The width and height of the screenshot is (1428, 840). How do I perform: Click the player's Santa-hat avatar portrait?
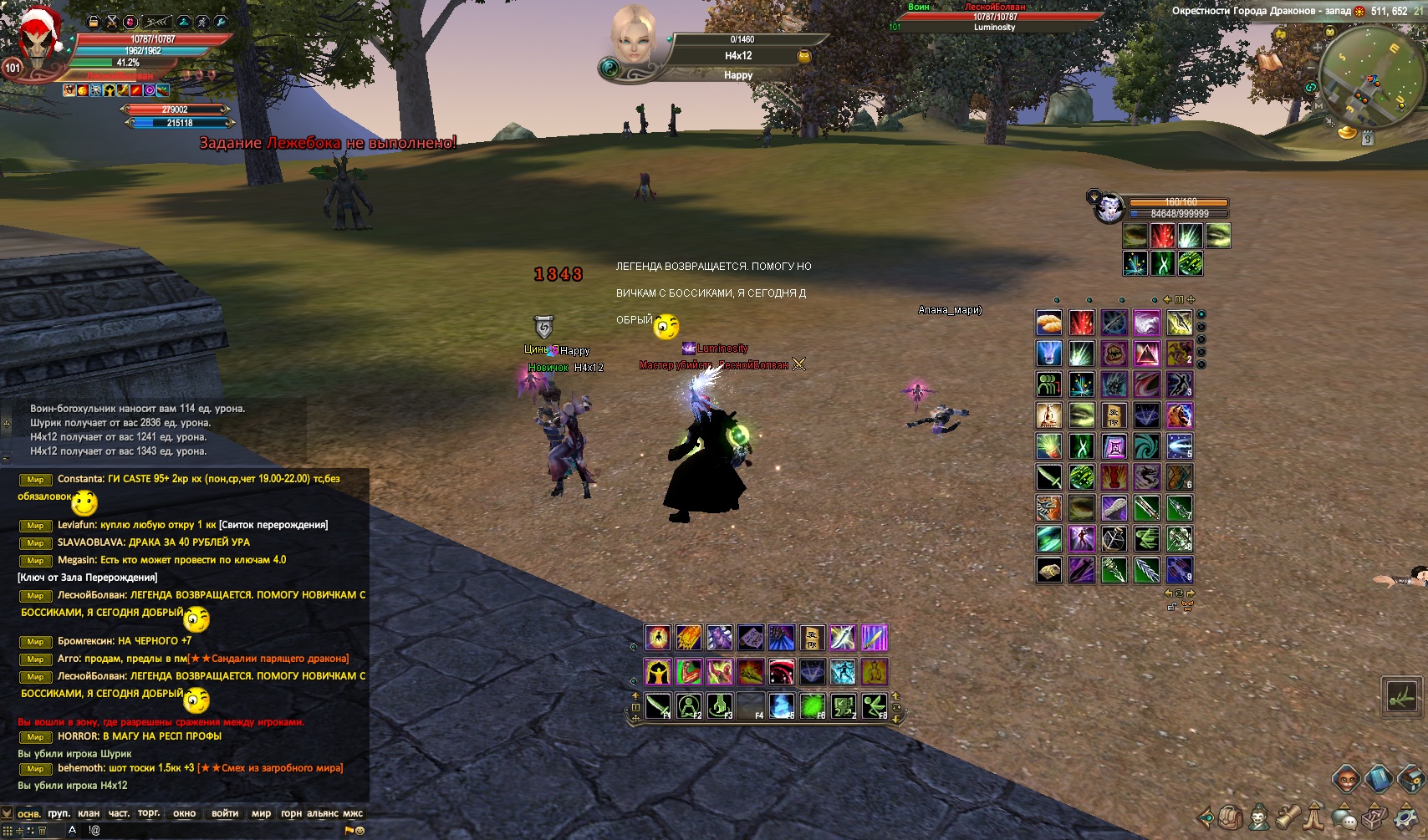coord(37,46)
